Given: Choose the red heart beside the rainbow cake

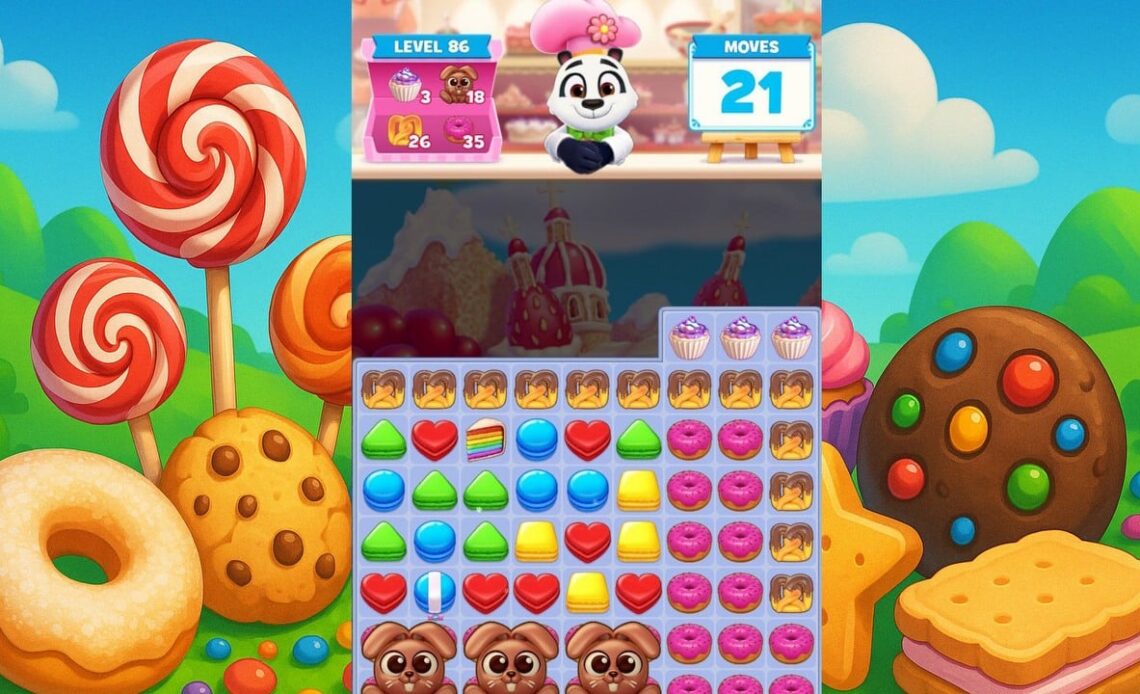Looking at the screenshot, I should [434, 440].
